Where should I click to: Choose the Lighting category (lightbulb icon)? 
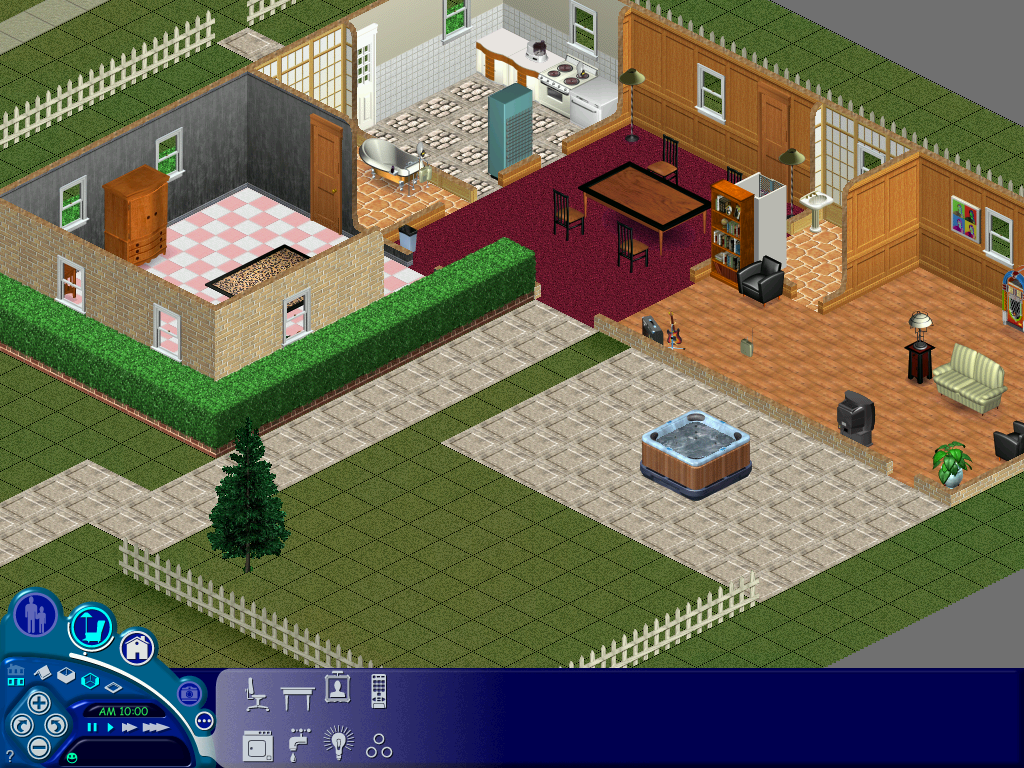click(x=338, y=743)
